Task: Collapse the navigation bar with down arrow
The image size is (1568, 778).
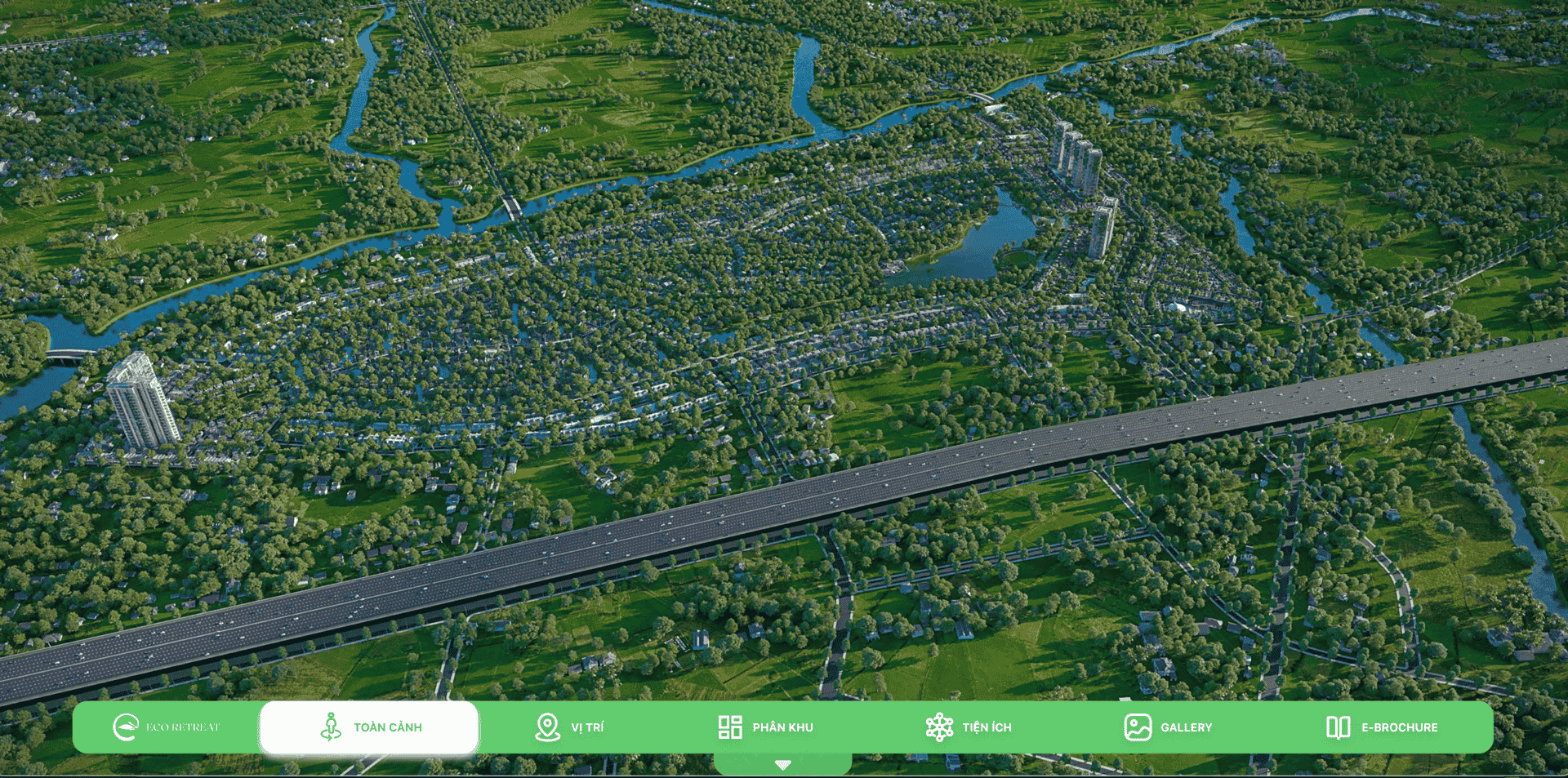Action: click(x=782, y=765)
